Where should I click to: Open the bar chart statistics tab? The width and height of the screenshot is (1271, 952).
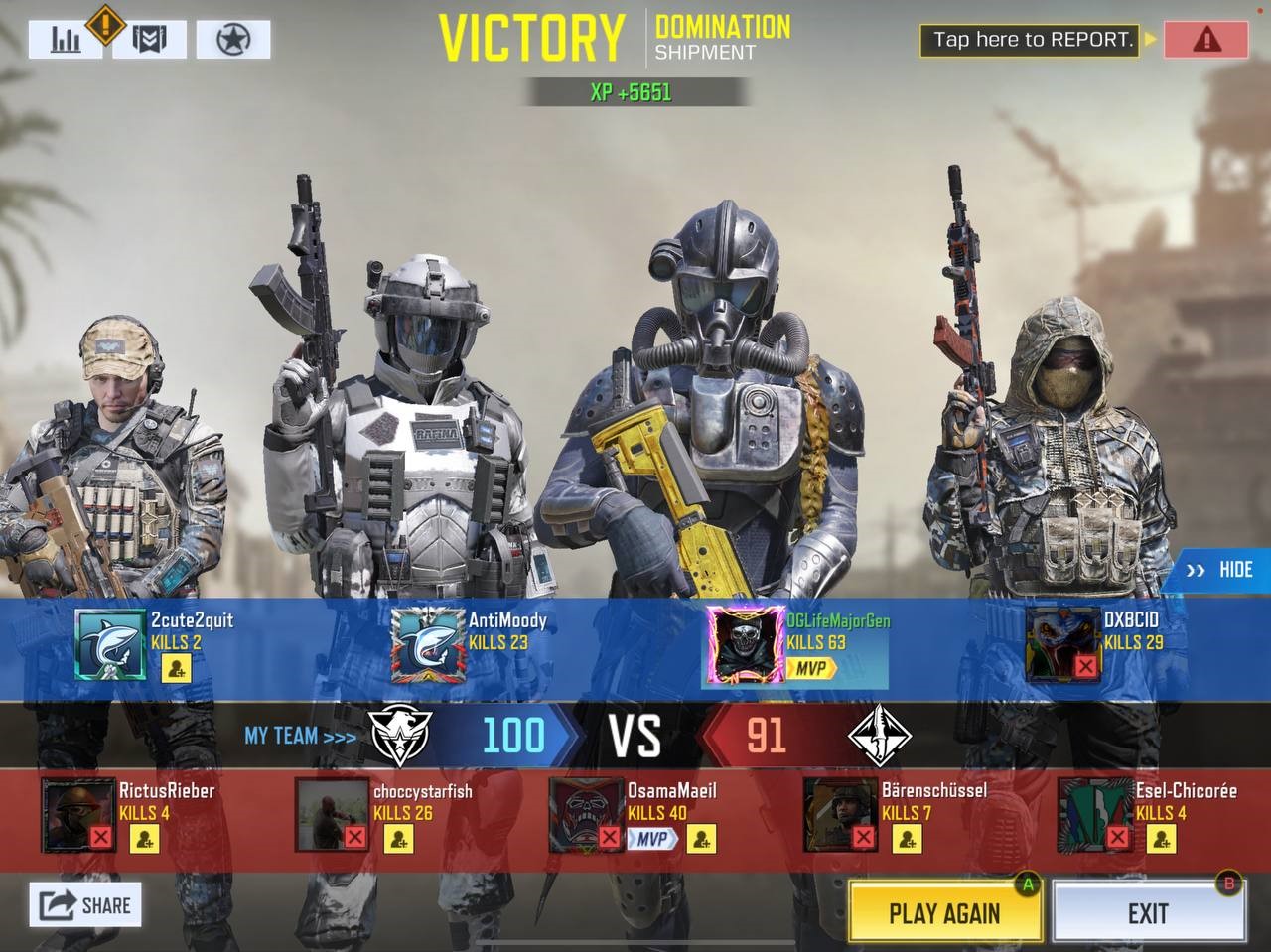[x=66, y=39]
